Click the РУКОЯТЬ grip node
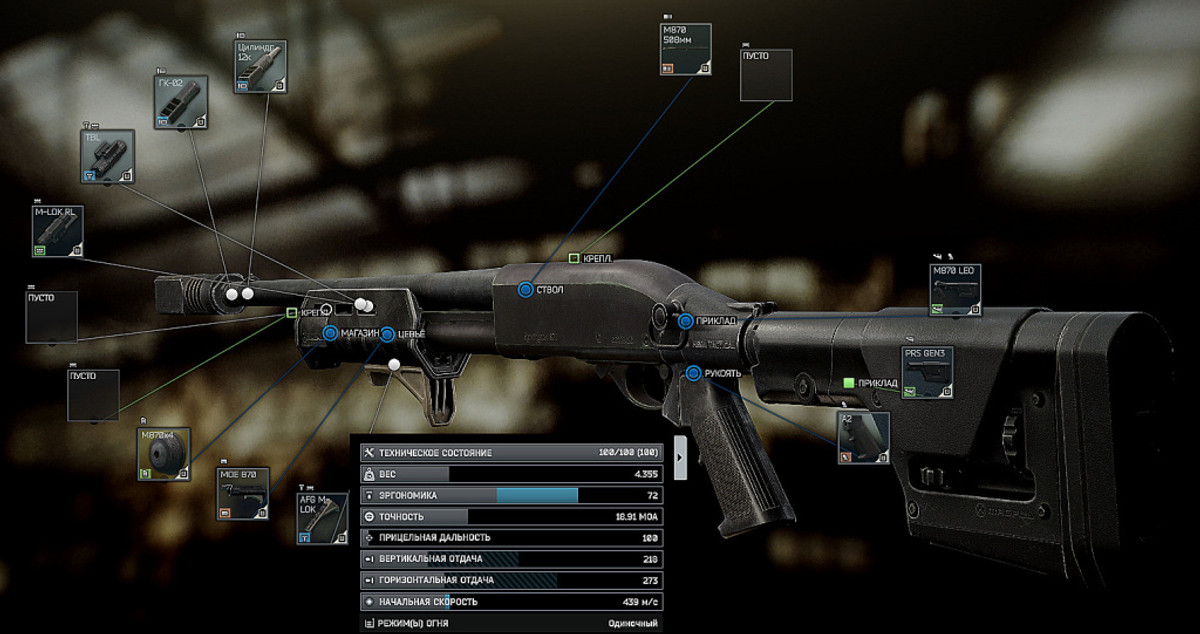 [693, 374]
